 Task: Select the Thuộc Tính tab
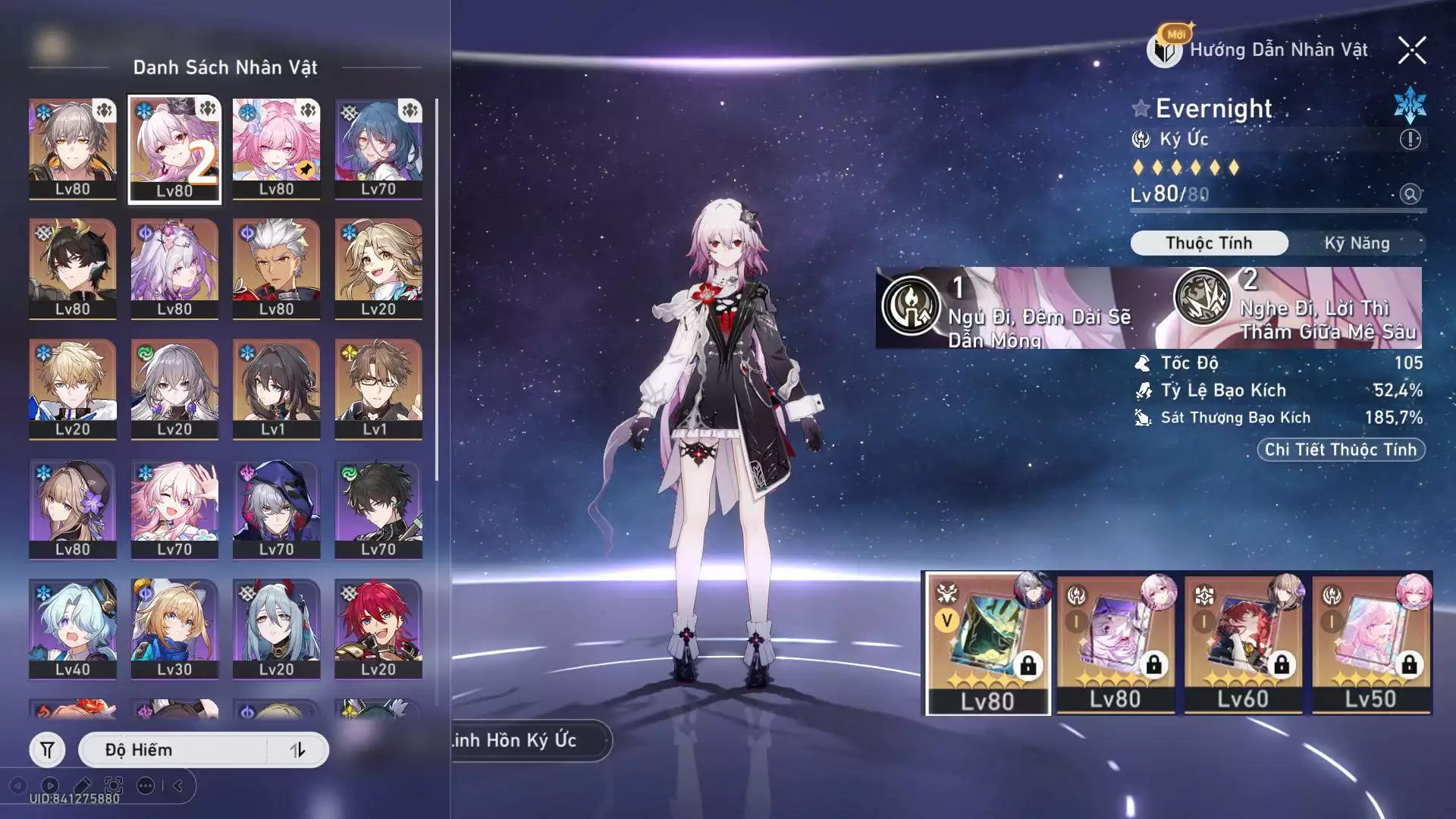coord(1209,243)
